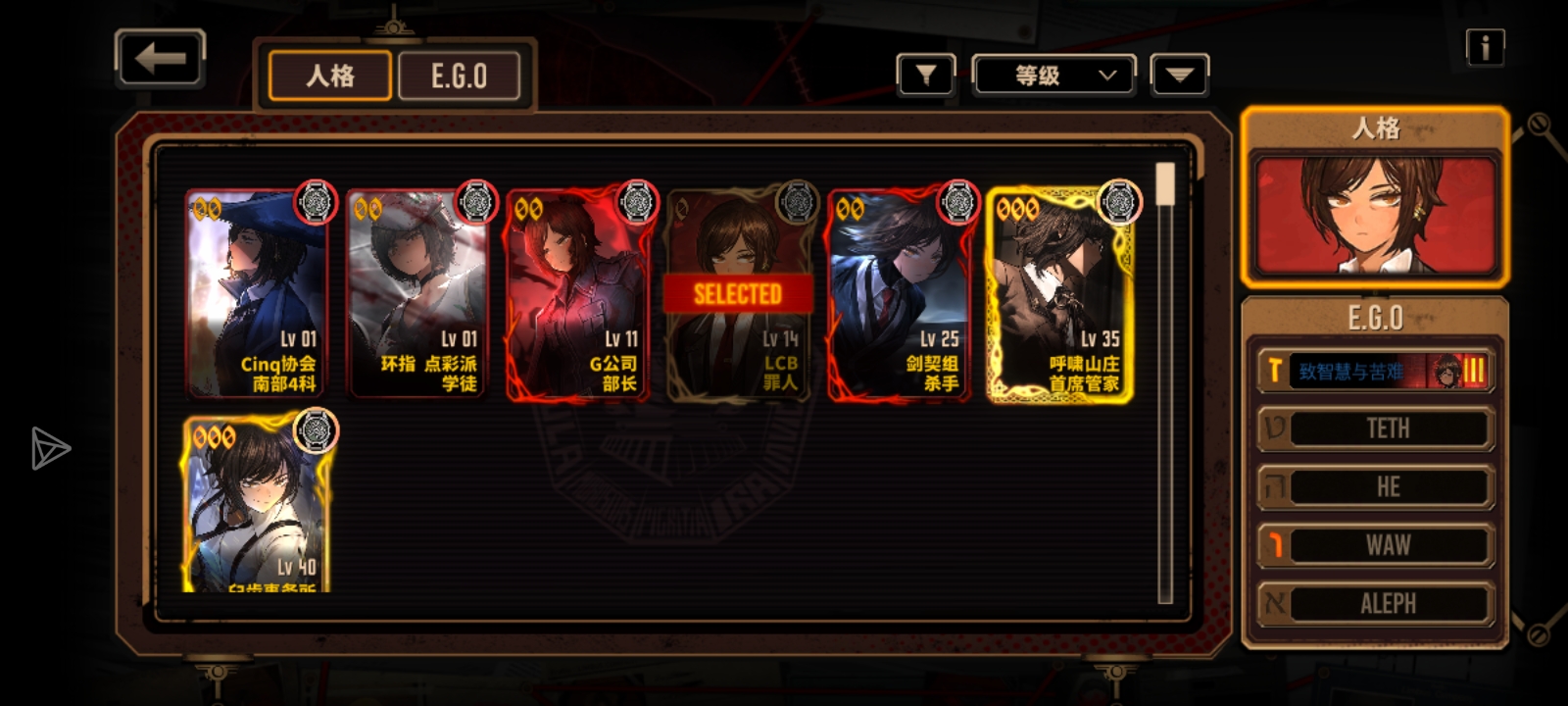Toggle sort order with the triangle button
1568x706 pixels.
1179,75
